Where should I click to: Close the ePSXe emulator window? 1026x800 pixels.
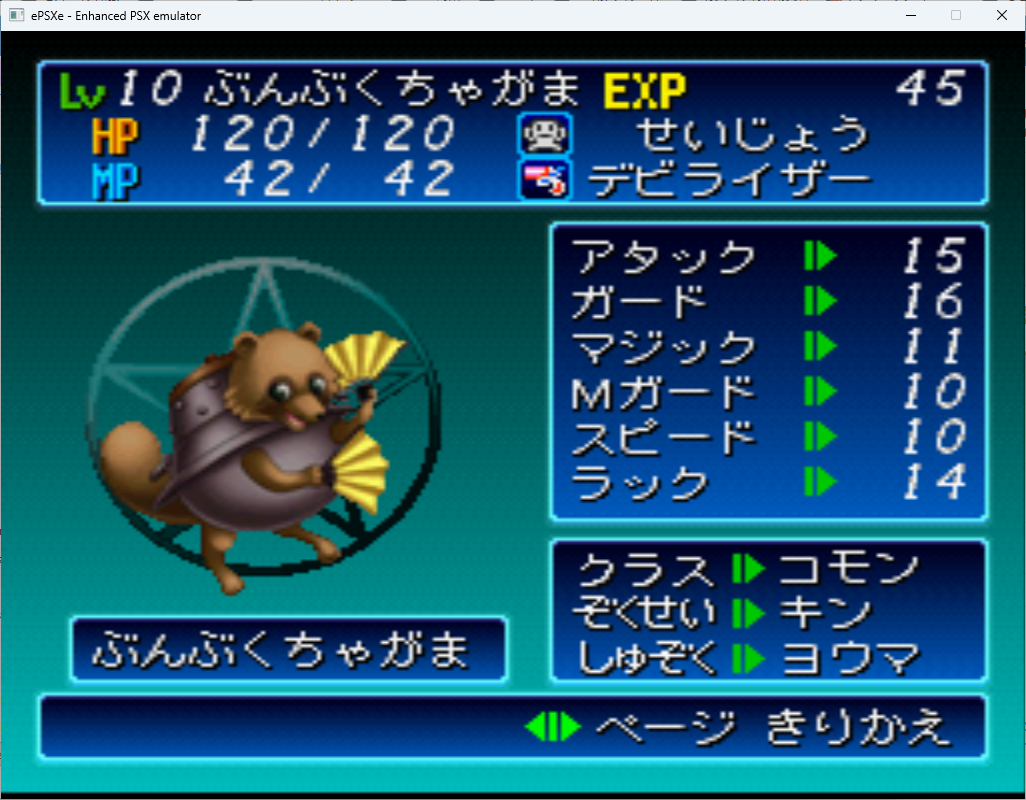click(1002, 15)
